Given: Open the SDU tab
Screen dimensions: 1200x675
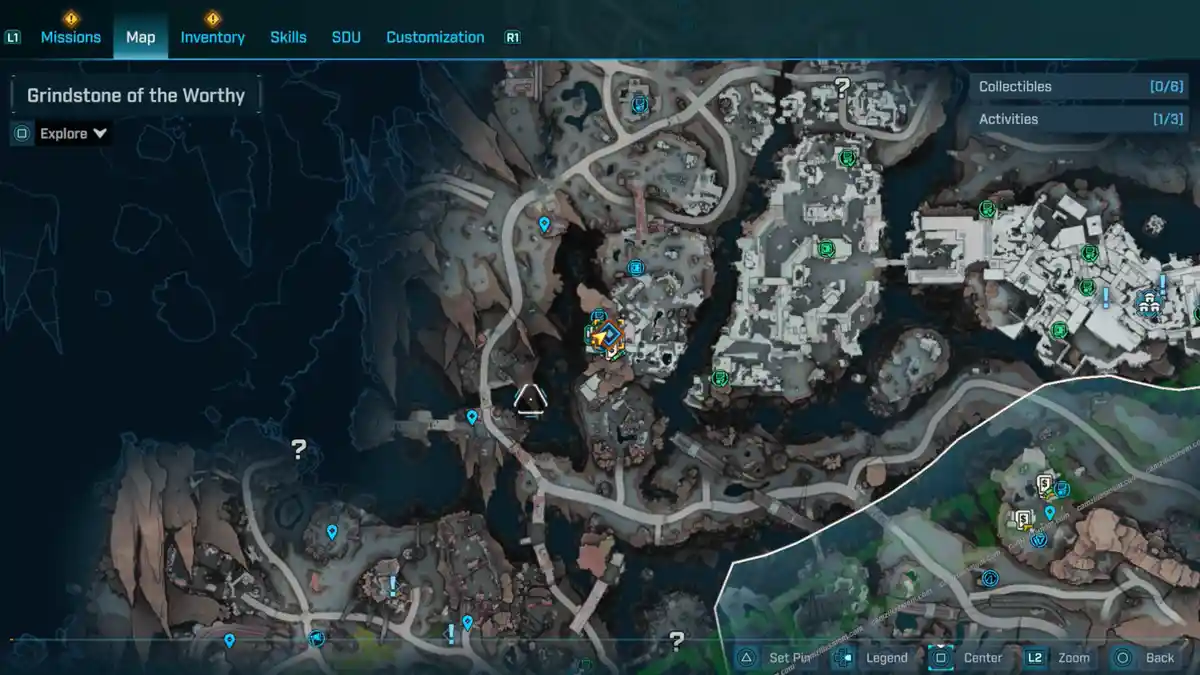Looking at the screenshot, I should pos(346,37).
